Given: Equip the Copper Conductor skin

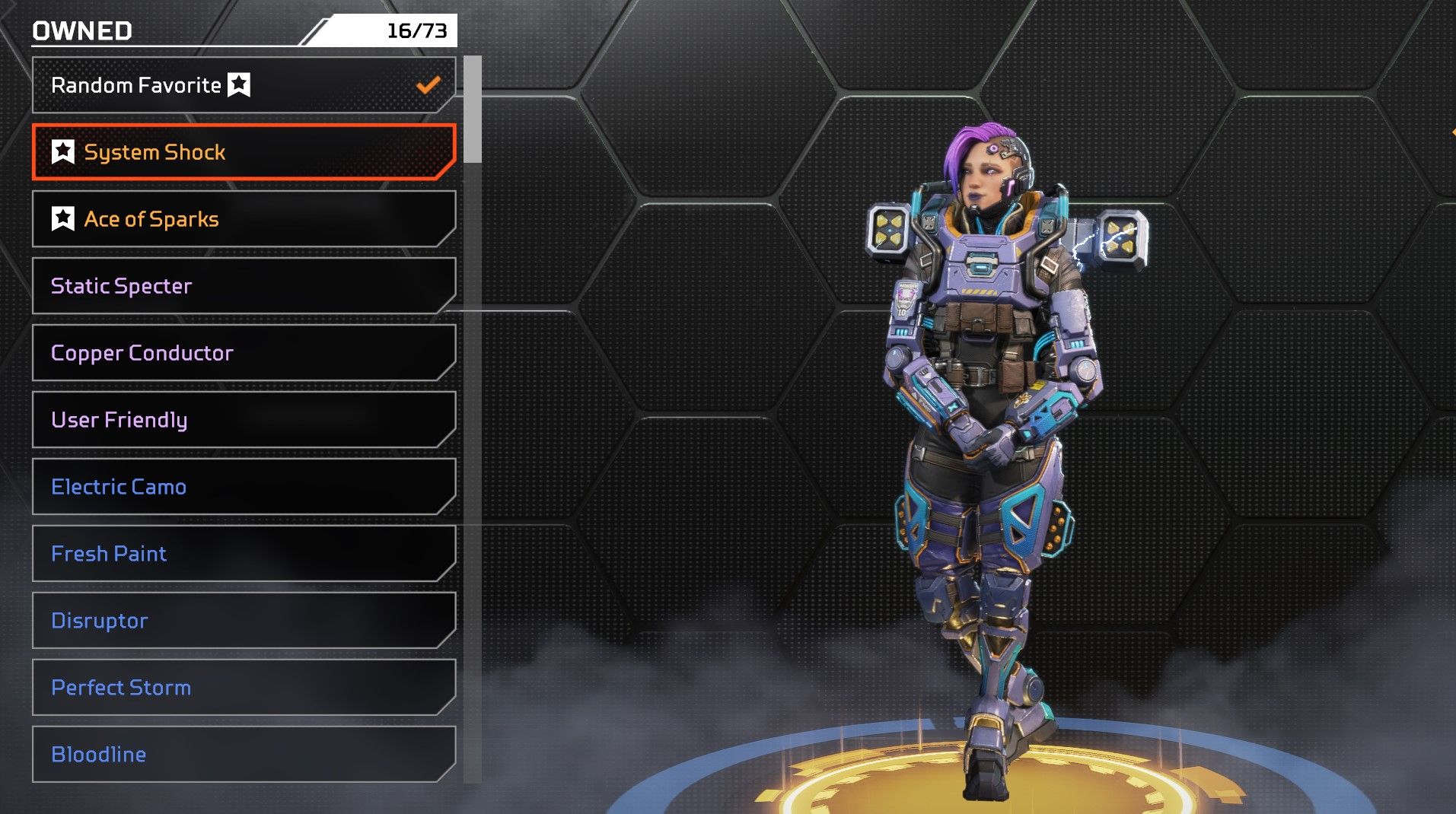Looking at the screenshot, I should pyautogui.click(x=244, y=353).
